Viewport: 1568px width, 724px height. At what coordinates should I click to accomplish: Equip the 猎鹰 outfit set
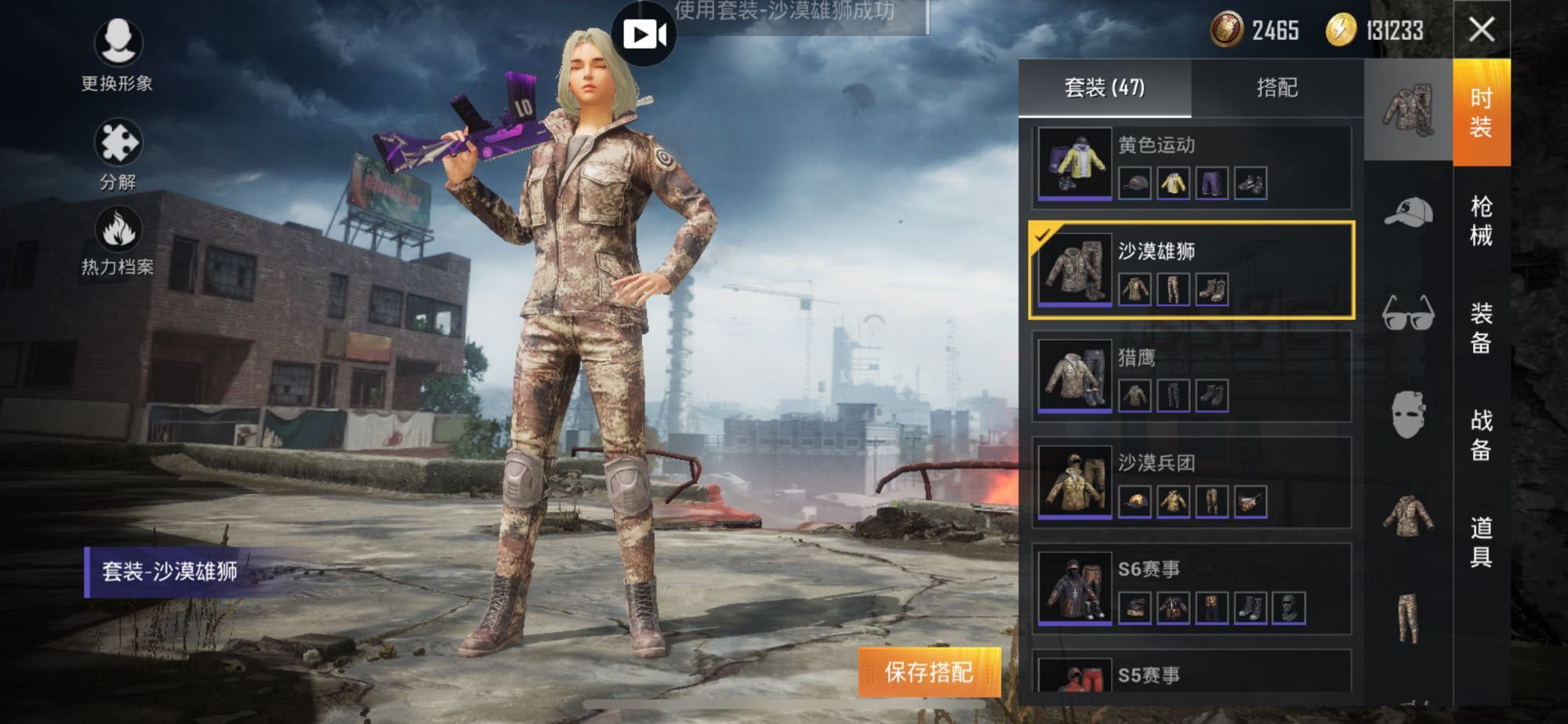pyautogui.click(x=1192, y=377)
